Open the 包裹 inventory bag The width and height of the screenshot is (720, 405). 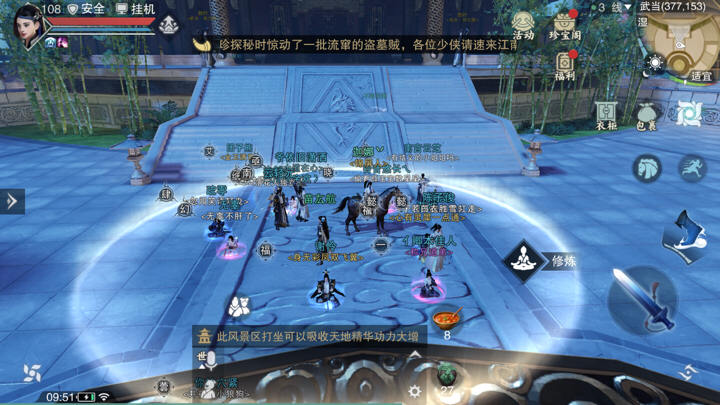click(646, 116)
